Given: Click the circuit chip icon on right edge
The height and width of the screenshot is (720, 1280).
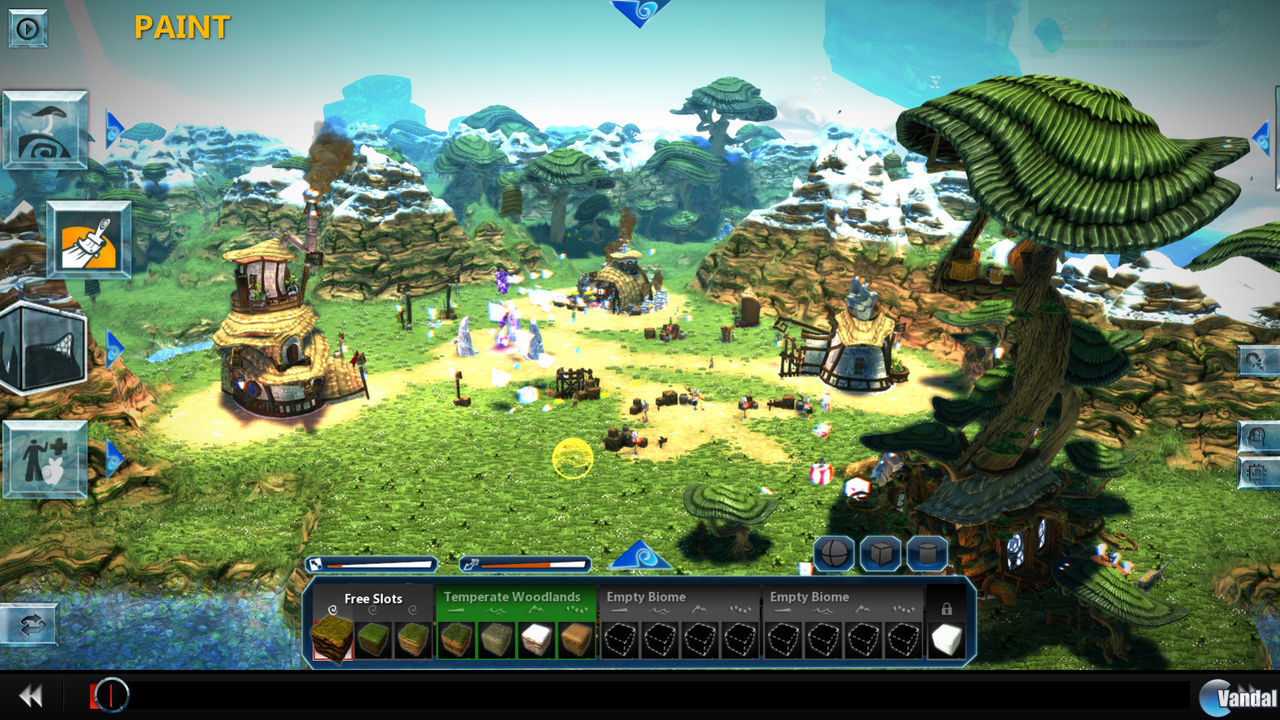Looking at the screenshot, I should coord(1256,470).
